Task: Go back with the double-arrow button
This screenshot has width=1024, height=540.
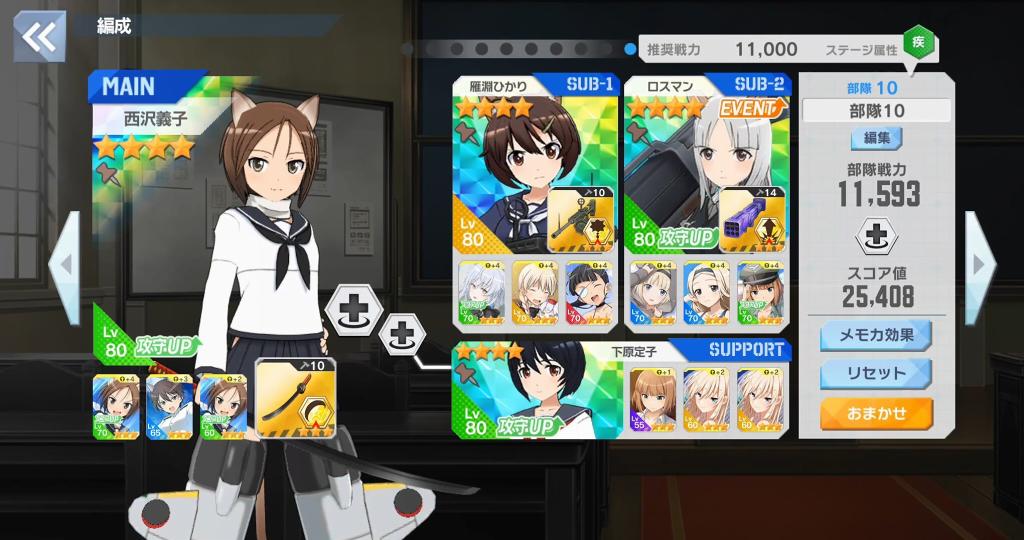Action: tap(39, 37)
